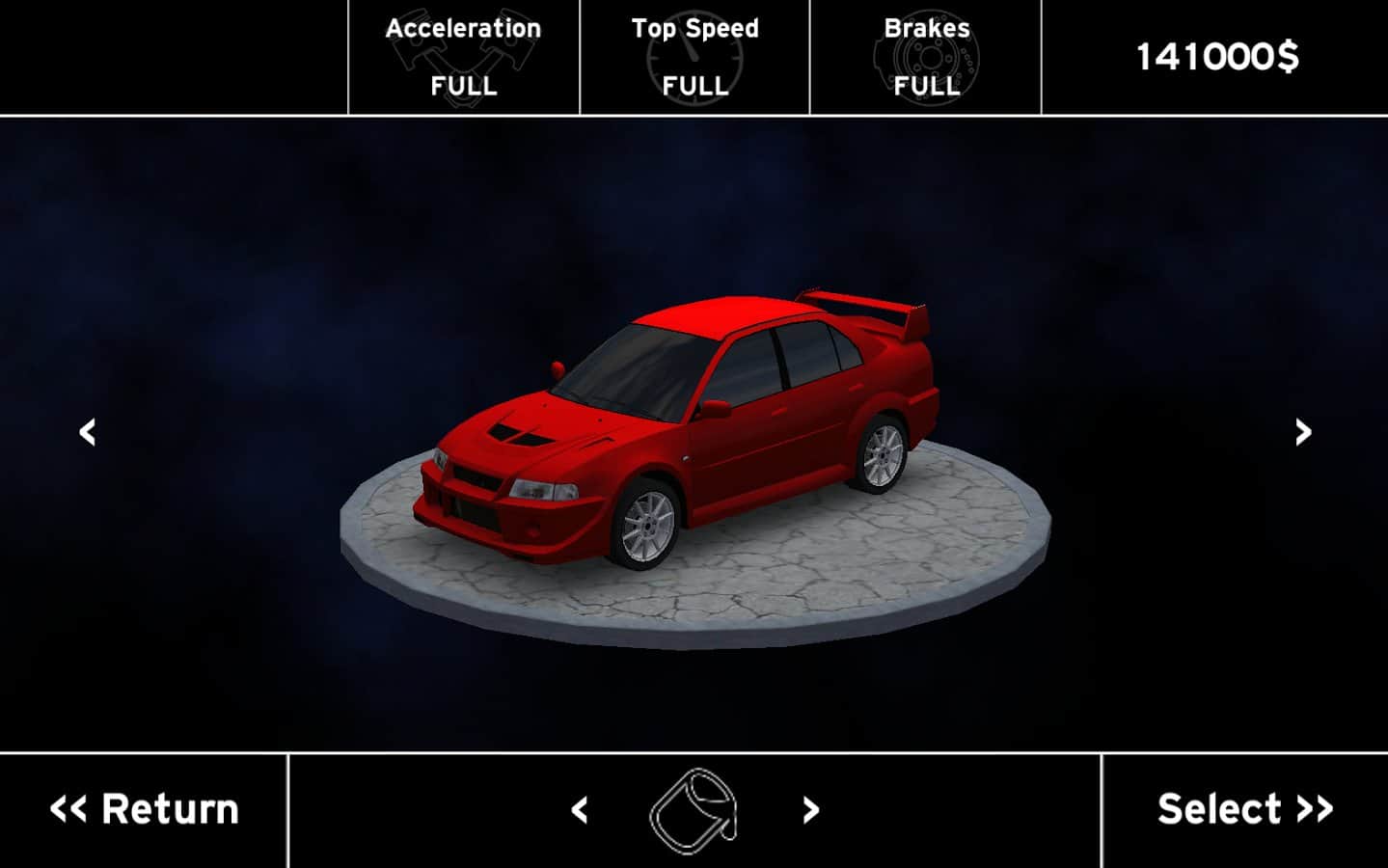This screenshot has height=868, width=1388.
Task: Go back with the Return button
Action: [x=144, y=810]
